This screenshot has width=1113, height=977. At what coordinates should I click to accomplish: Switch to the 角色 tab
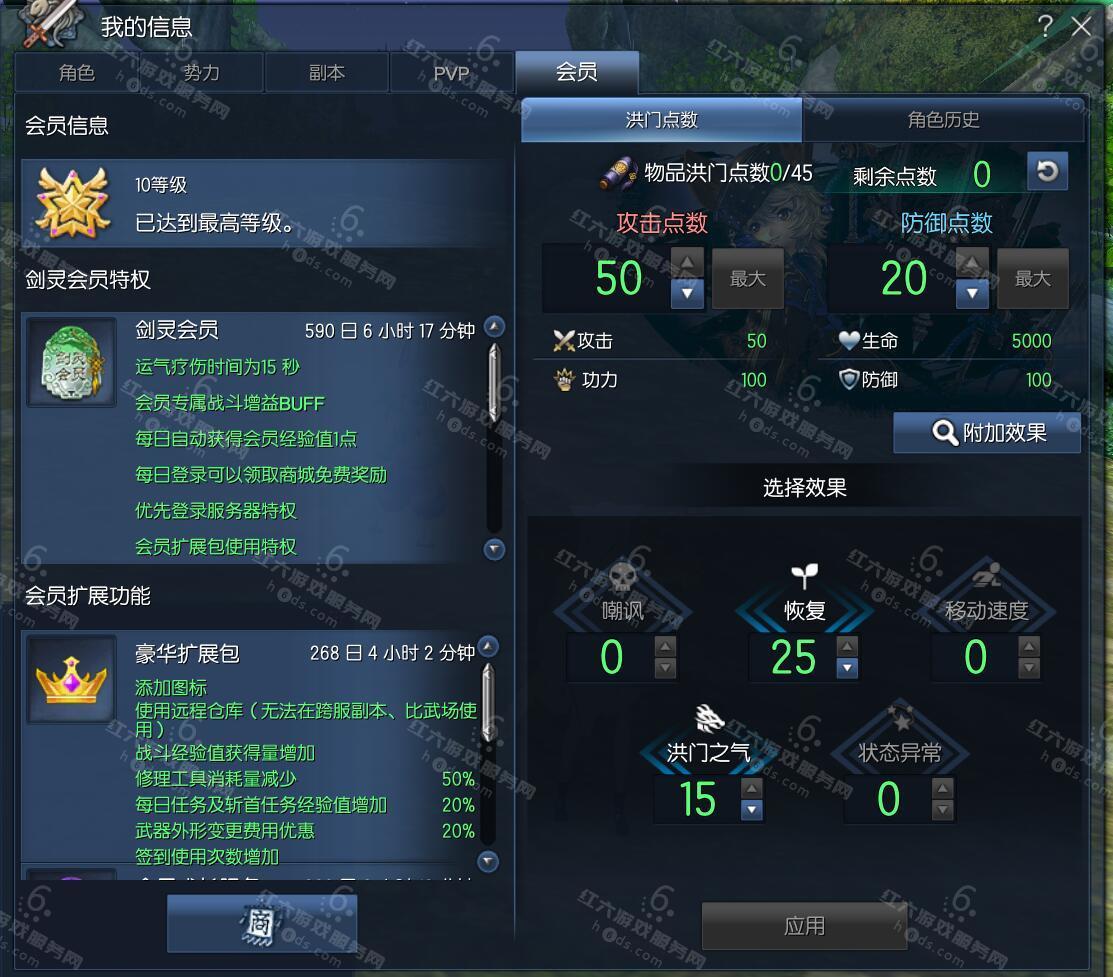click(77, 73)
